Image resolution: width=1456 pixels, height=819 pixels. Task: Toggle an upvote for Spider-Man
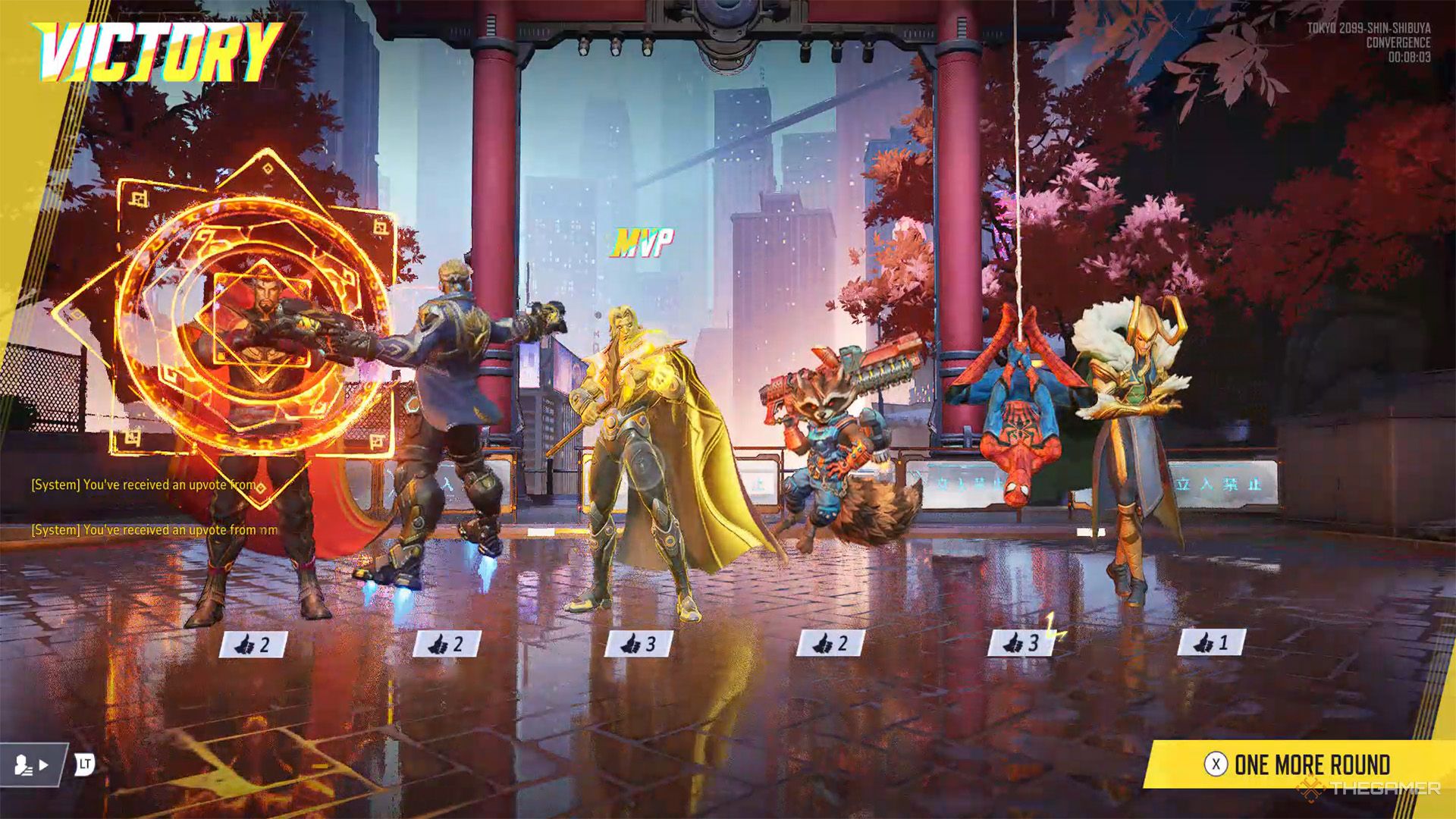tap(1014, 643)
